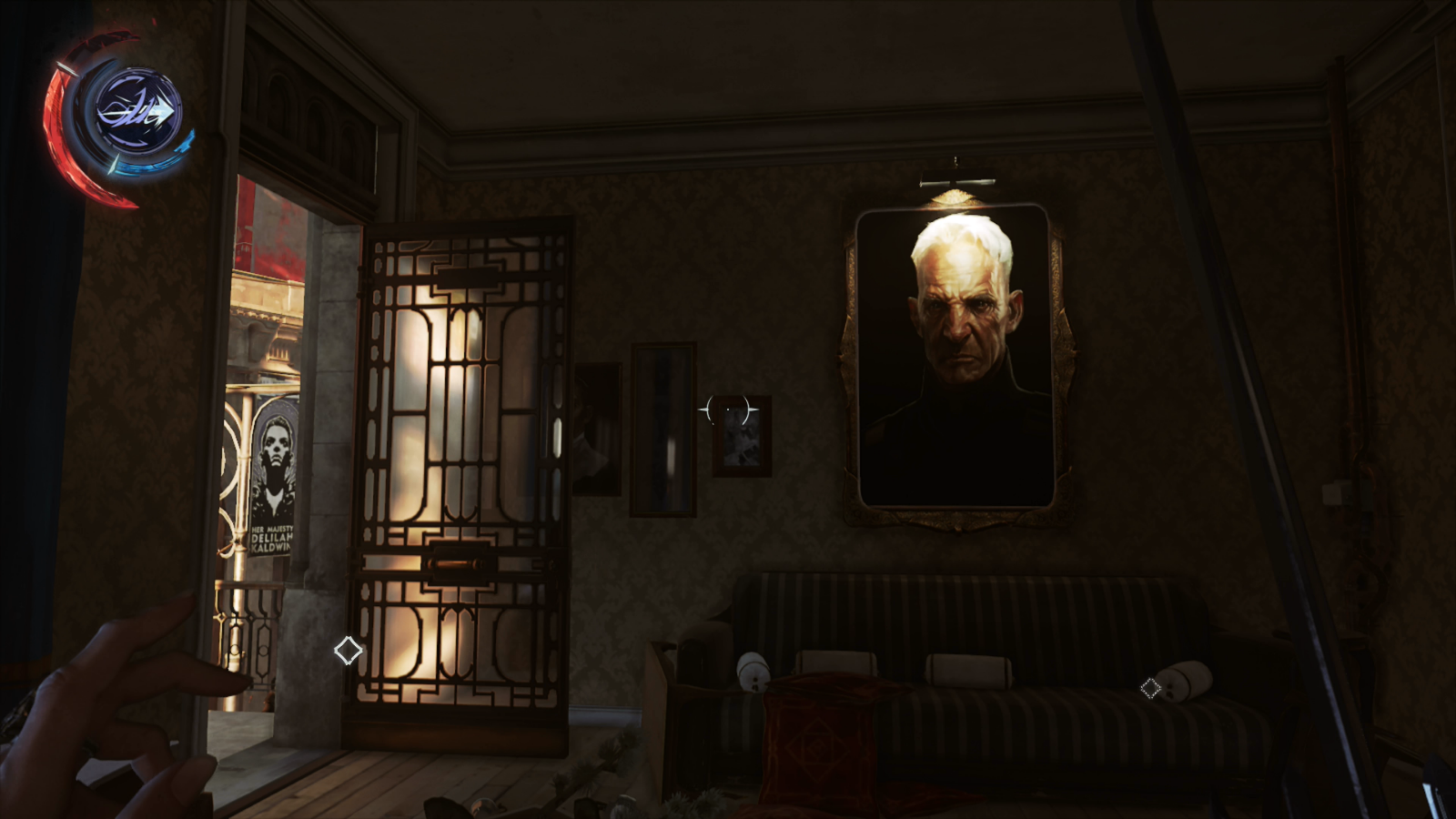The width and height of the screenshot is (1456, 819).
Task: Expand the tall mirror frame view
Action: click(664, 428)
